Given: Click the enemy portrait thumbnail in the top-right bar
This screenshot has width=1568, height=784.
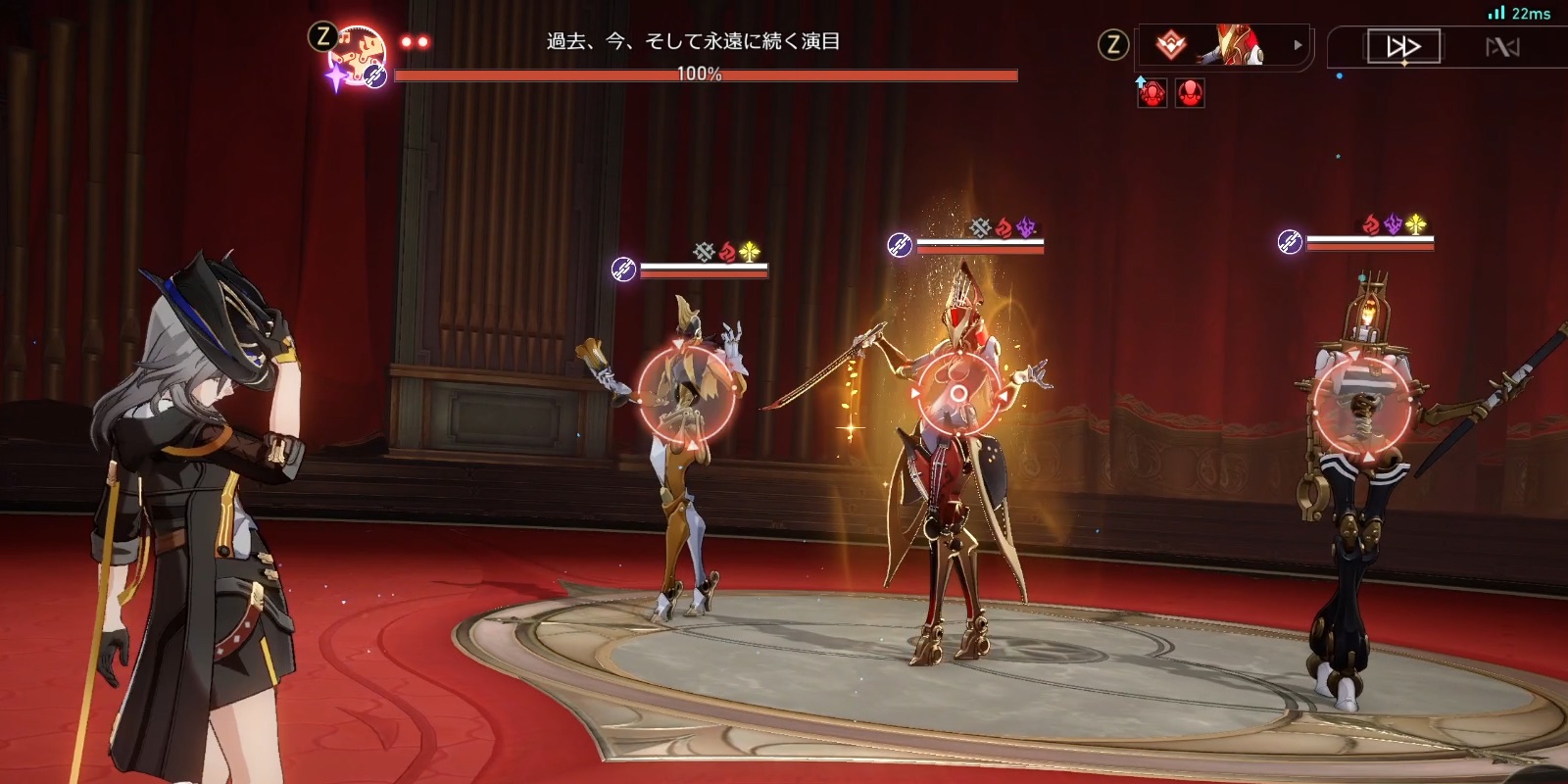Looking at the screenshot, I should (x=1231, y=44).
